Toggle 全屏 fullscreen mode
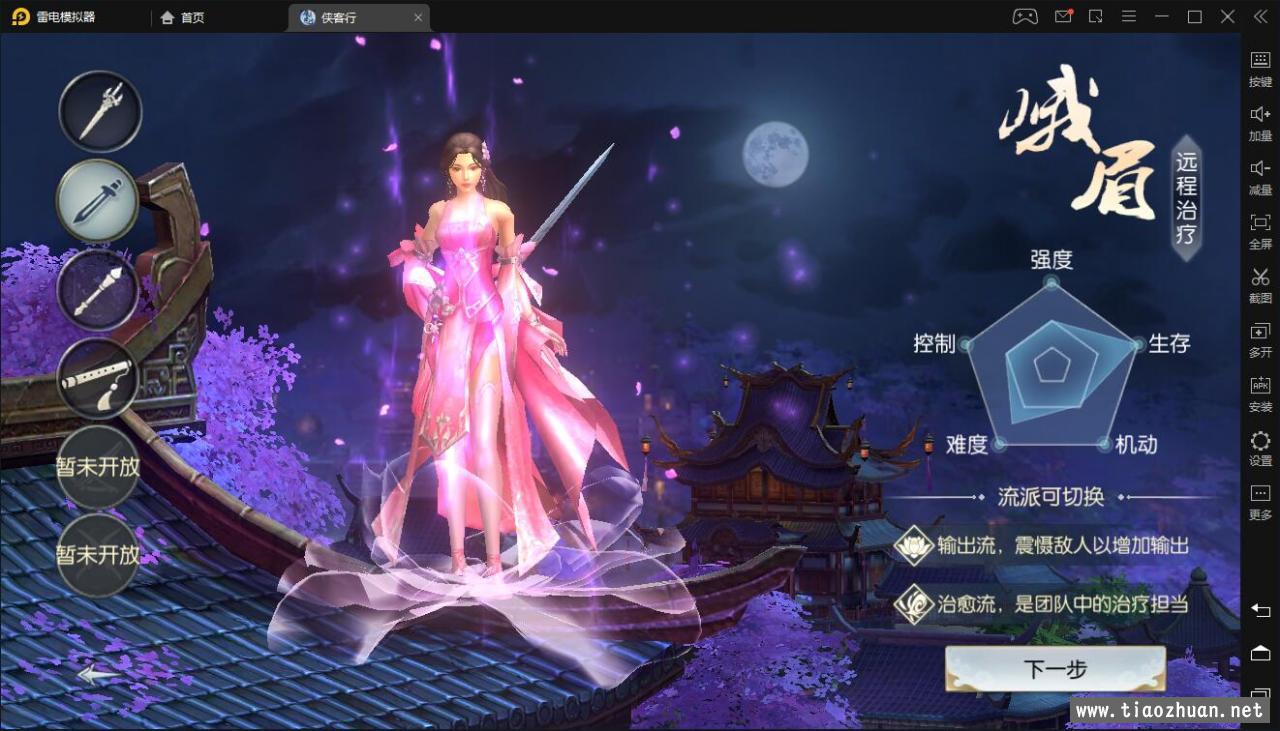1280x731 pixels. click(1260, 230)
